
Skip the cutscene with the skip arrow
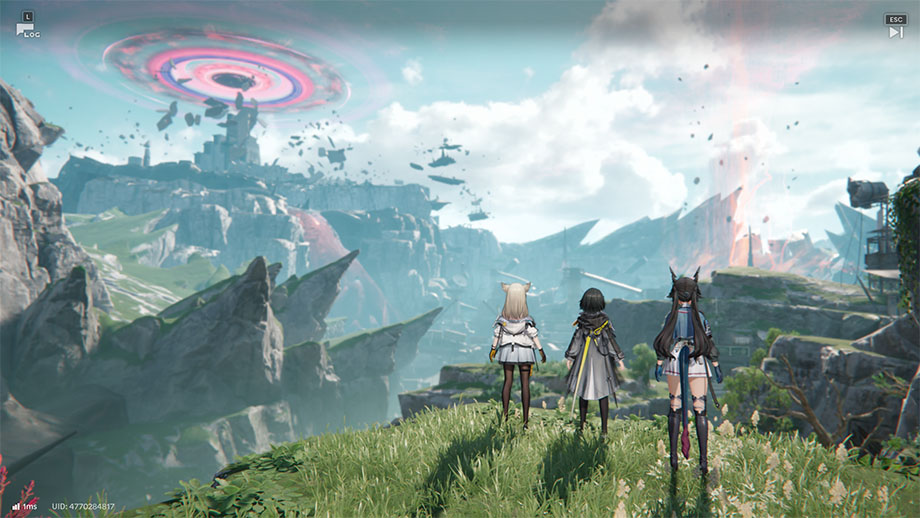[x=895, y=31]
